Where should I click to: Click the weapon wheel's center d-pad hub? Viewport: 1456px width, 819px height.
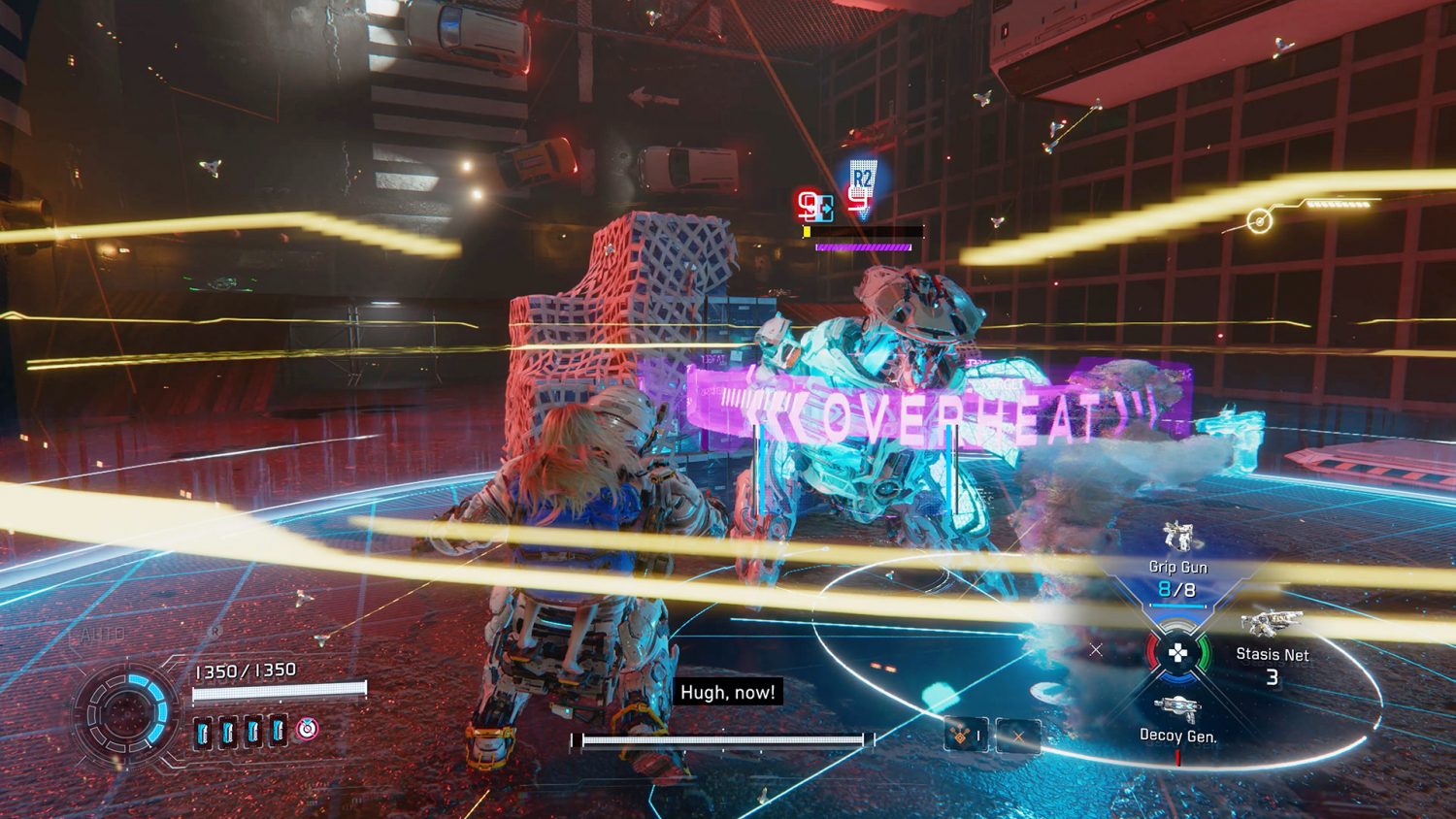[x=1177, y=653]
